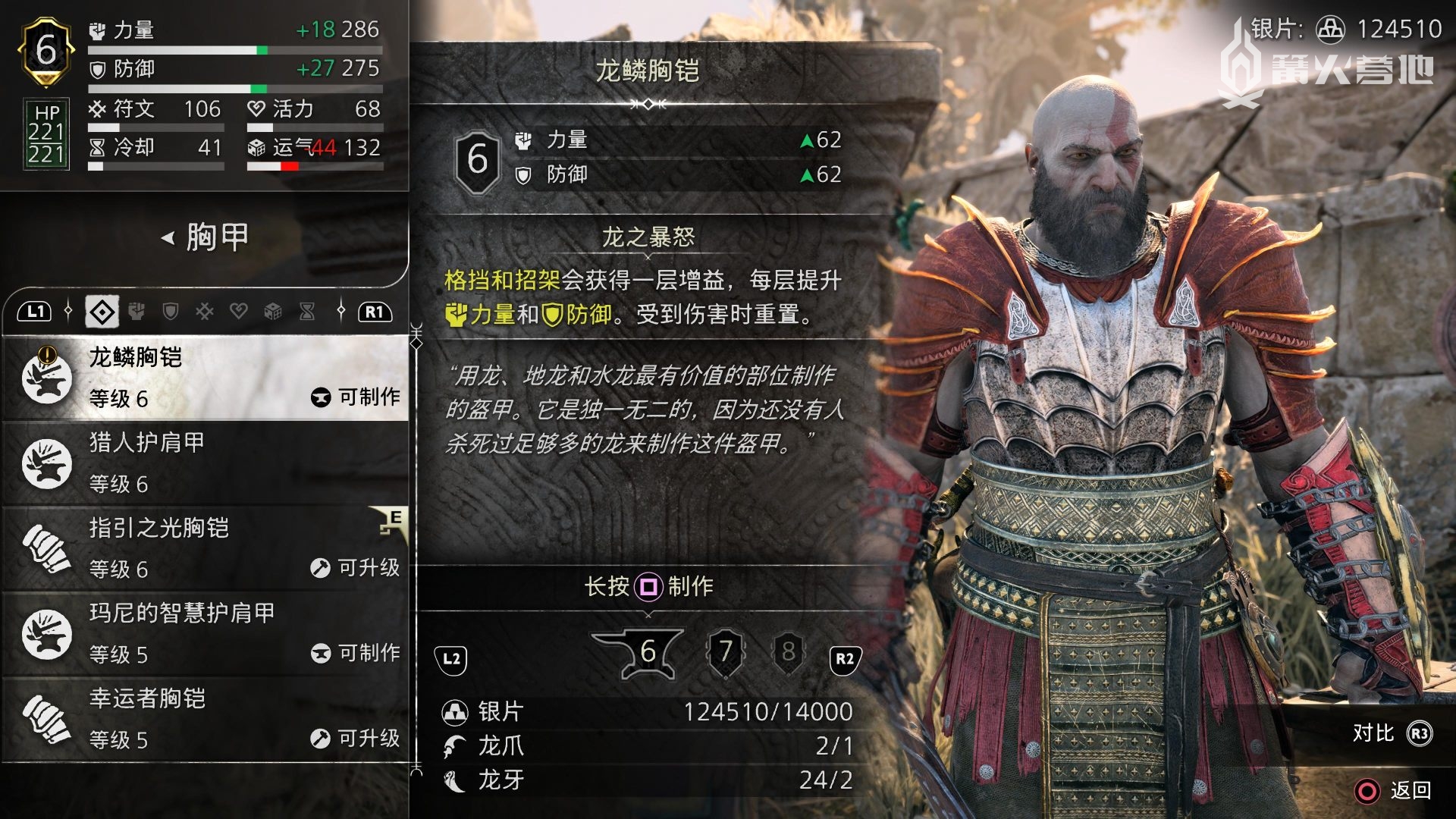Open the 幸运者胸铠 list entry
1456x819 pixels.
(x=206, y=719)
